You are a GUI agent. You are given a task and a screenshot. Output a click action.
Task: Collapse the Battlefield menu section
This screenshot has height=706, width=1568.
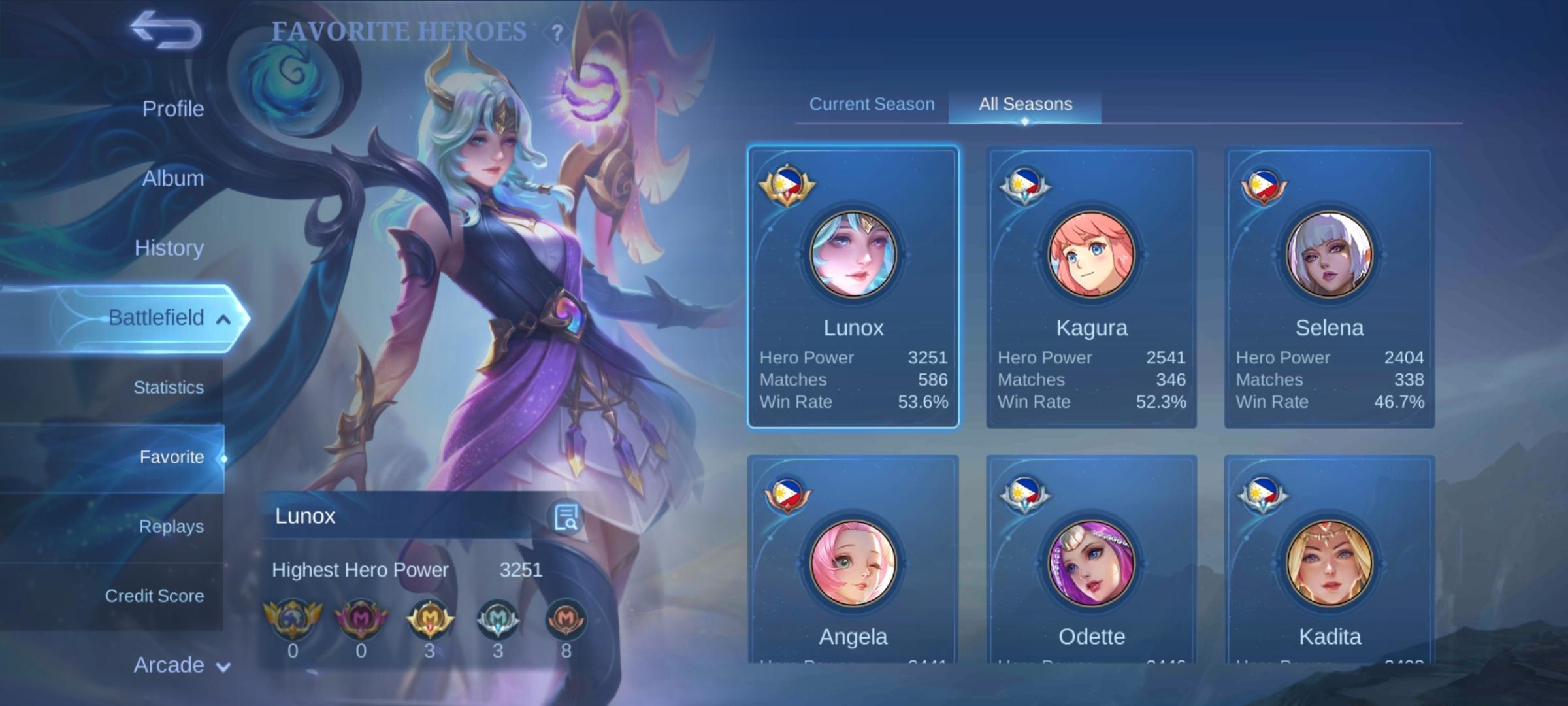pyautogui.click(x=223, y=319)
